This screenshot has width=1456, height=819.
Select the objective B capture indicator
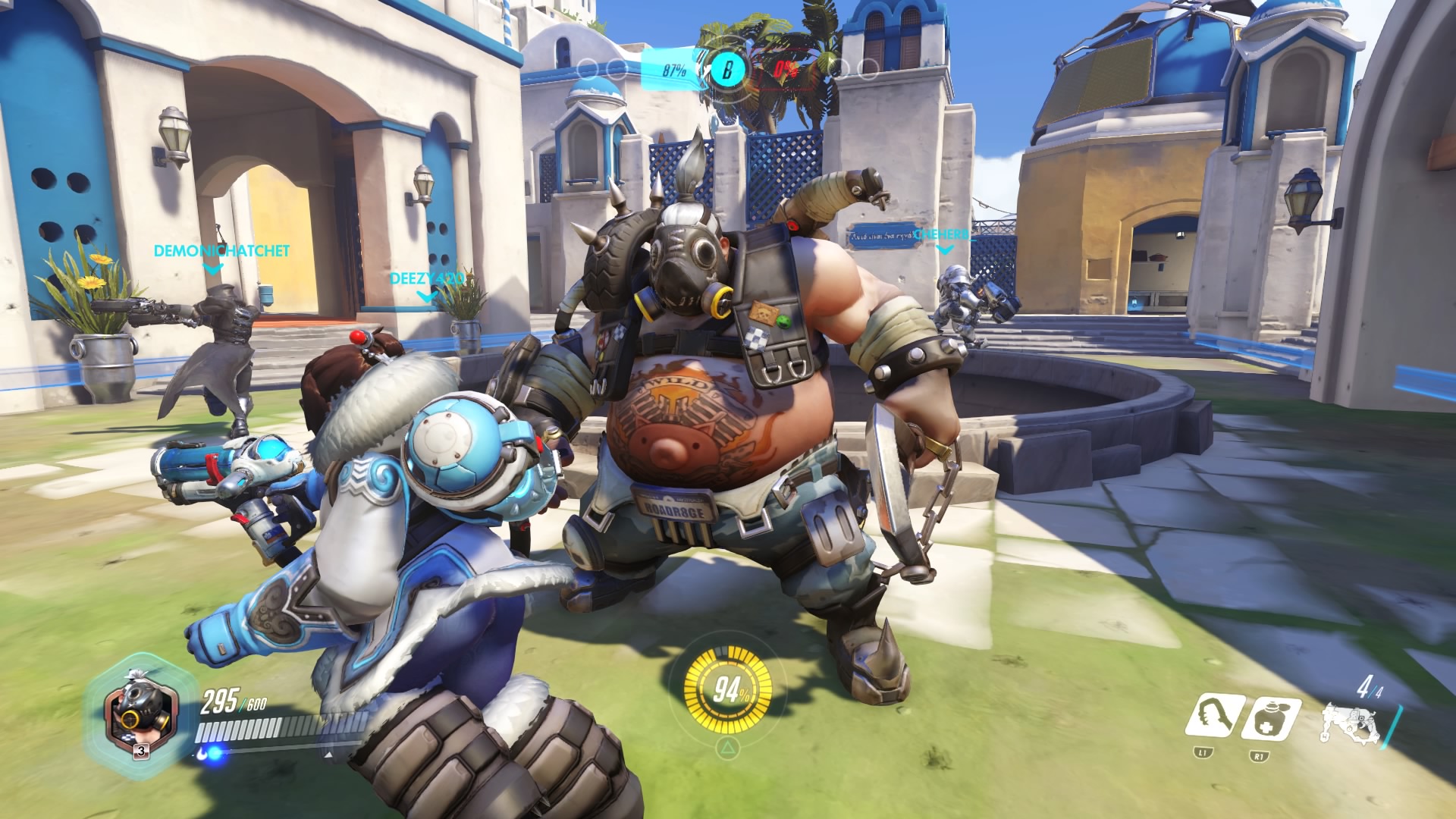pos(727,71)
